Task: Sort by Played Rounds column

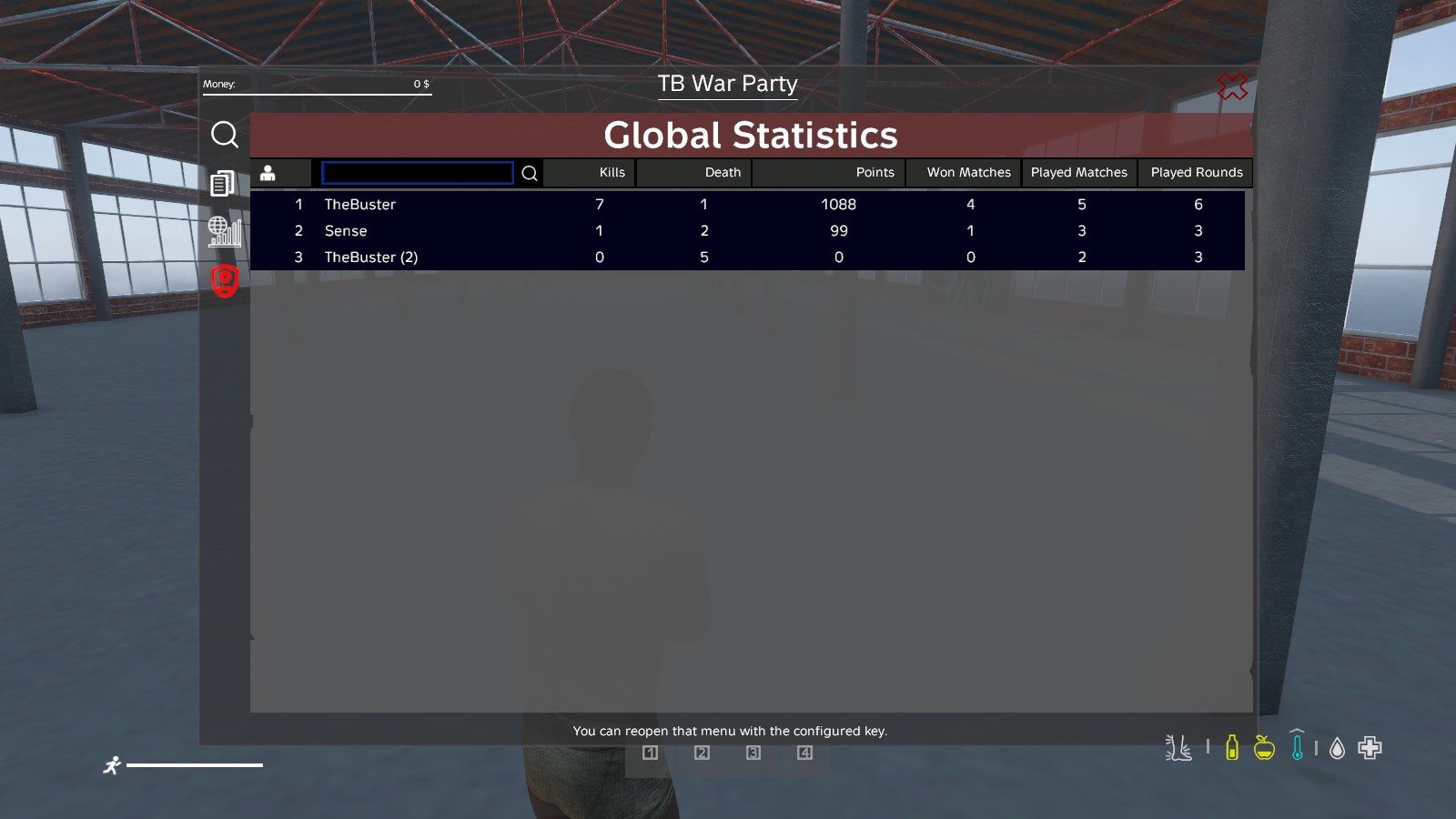Action: (x=1196, y=173)
